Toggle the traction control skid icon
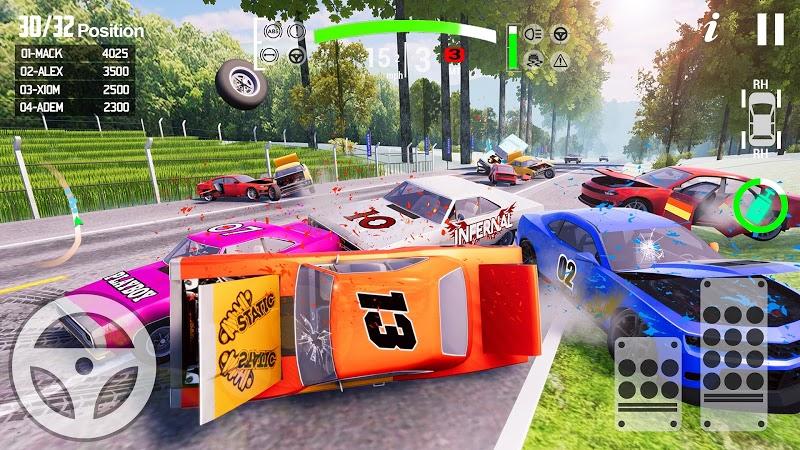800x450 pixels. [535, 59]
